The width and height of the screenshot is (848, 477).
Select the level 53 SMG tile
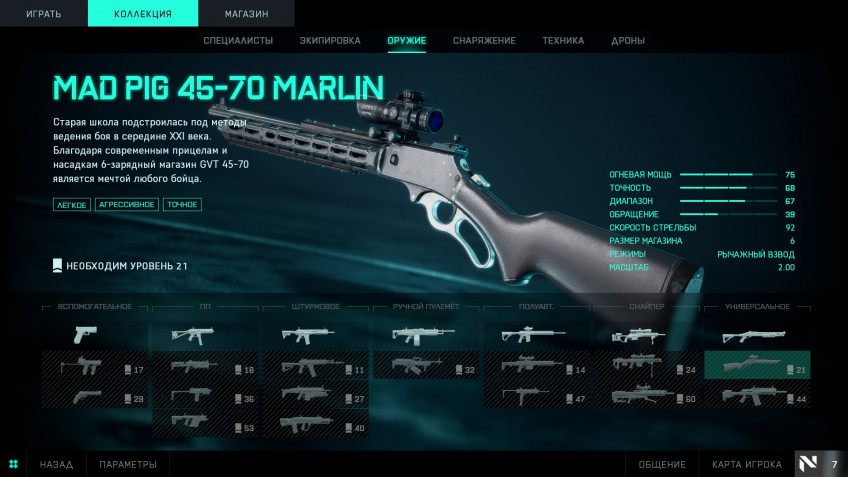[204, 424]
